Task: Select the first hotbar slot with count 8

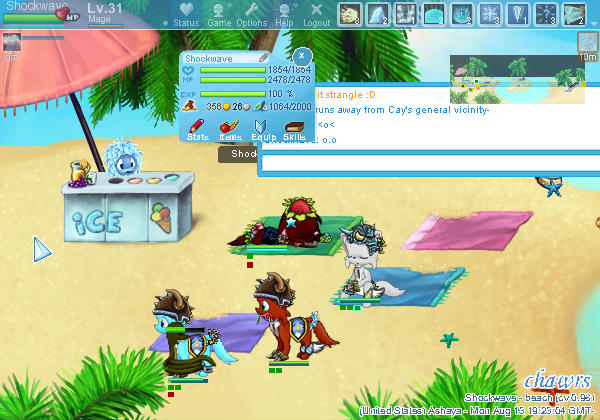Action: point(351,14)
